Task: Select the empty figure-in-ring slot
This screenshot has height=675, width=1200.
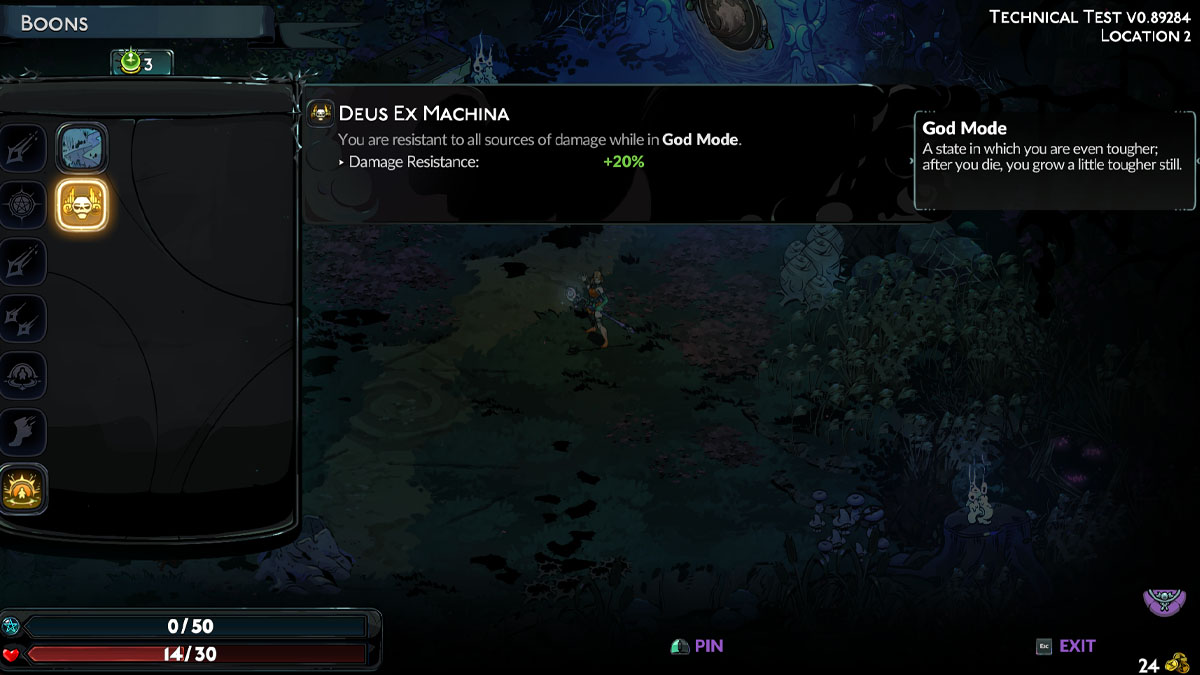Action: (20, 375)
